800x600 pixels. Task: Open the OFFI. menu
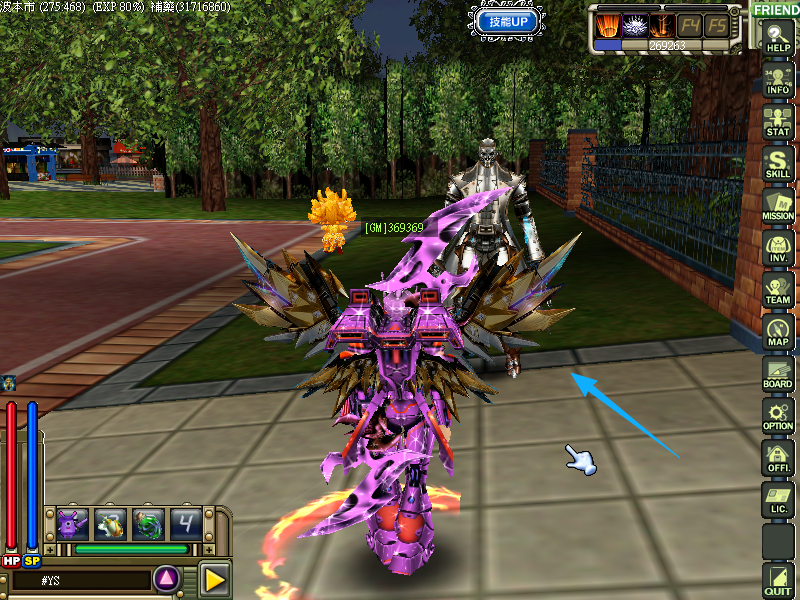(x=777, y=458)
